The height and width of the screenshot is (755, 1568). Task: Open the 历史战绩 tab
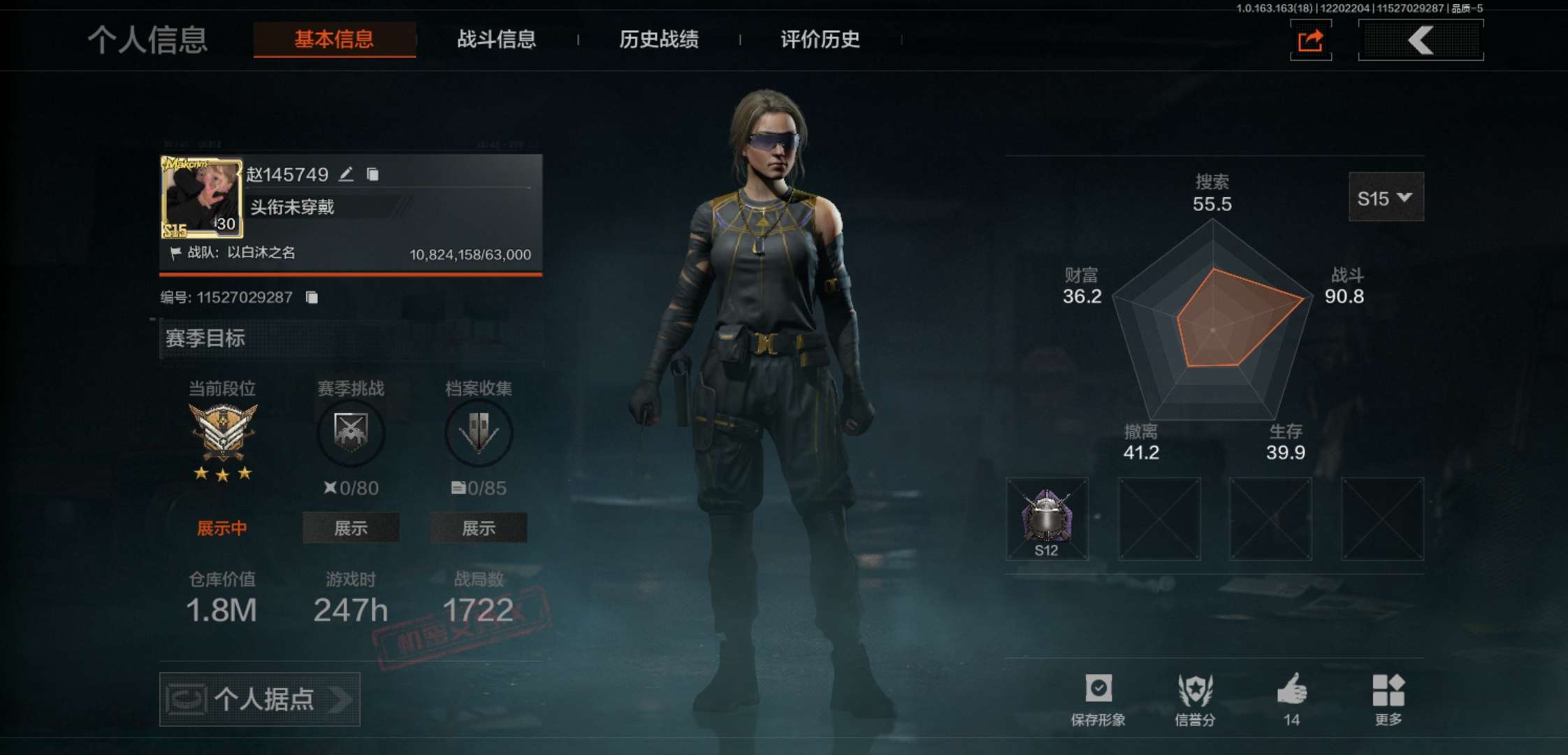[x=659, y=41]
